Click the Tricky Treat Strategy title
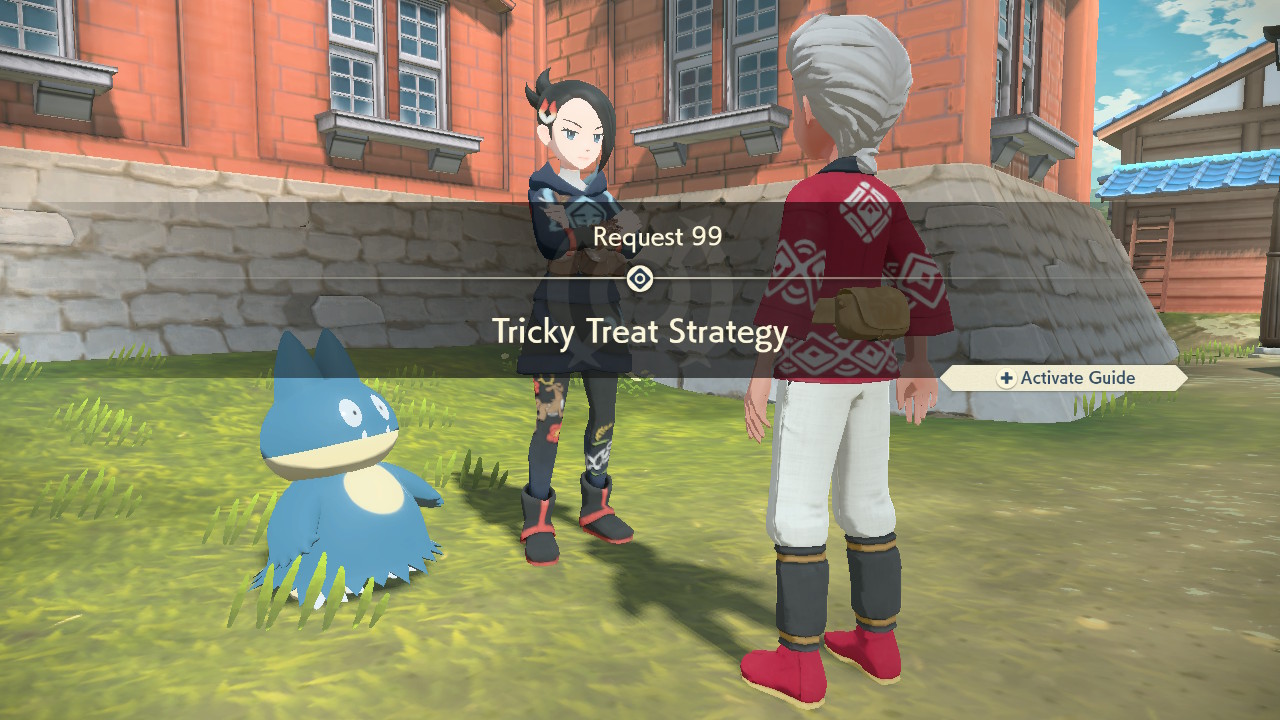 [640, 332]
